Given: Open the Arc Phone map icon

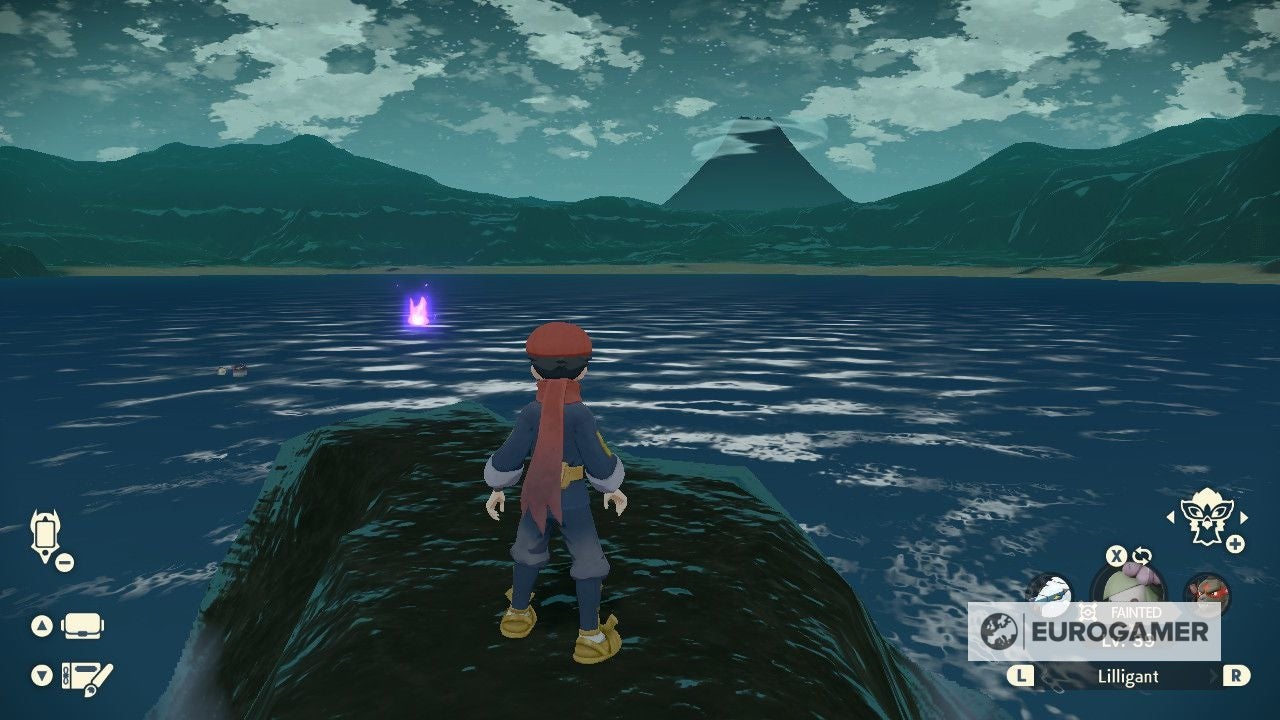Looking at the screenshot, I should [x=46, y=535].
